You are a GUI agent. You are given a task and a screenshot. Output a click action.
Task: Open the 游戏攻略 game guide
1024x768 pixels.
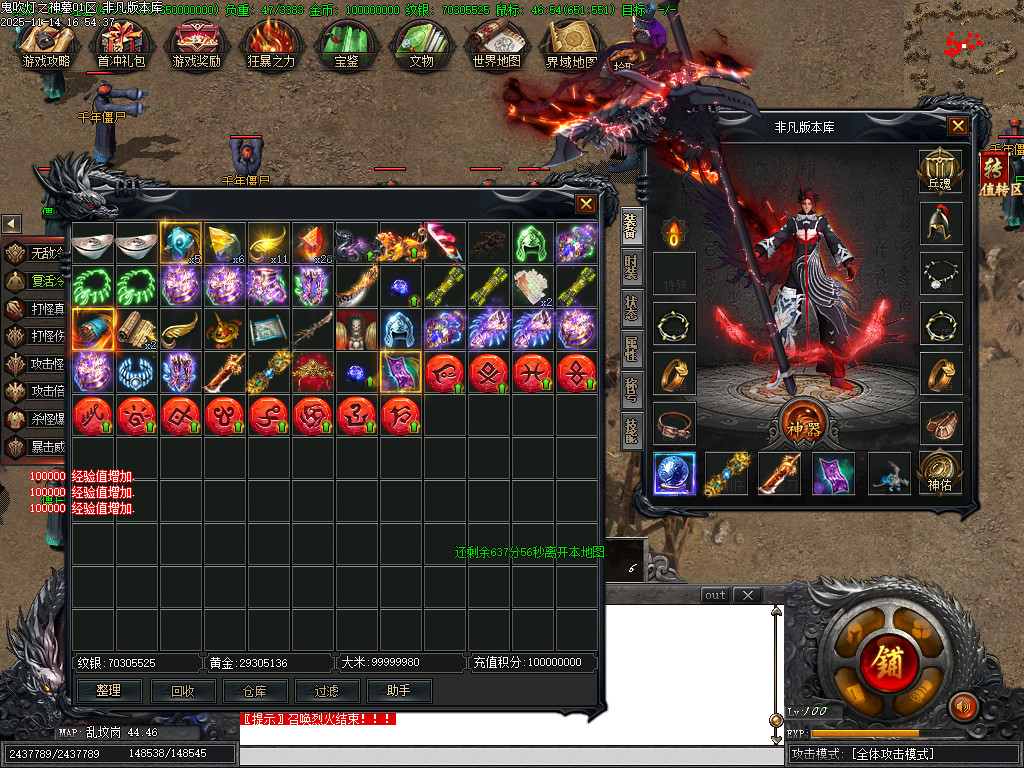click(47, 45)
